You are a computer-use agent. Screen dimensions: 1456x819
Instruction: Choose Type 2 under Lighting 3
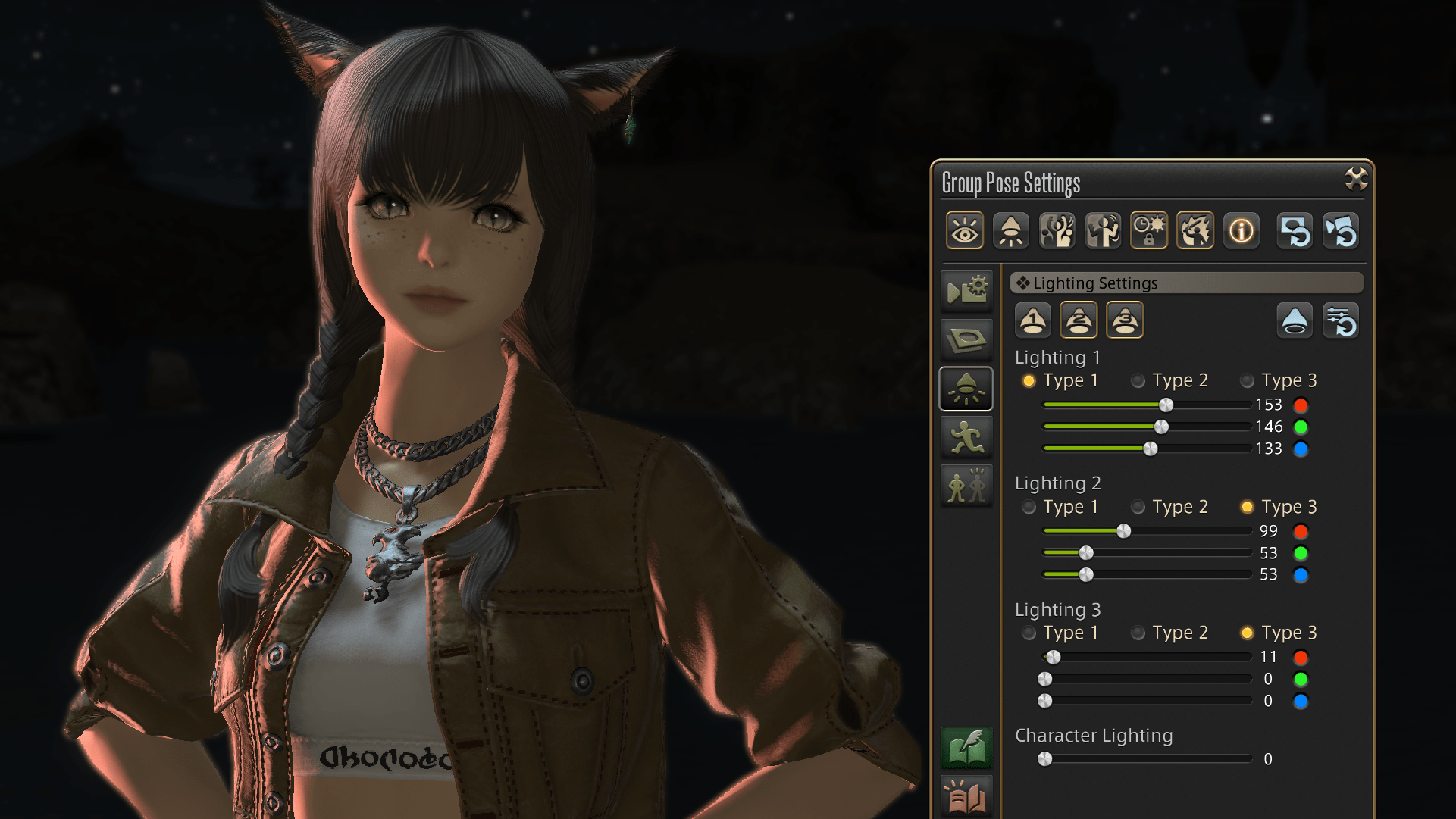coord(1138,633)
